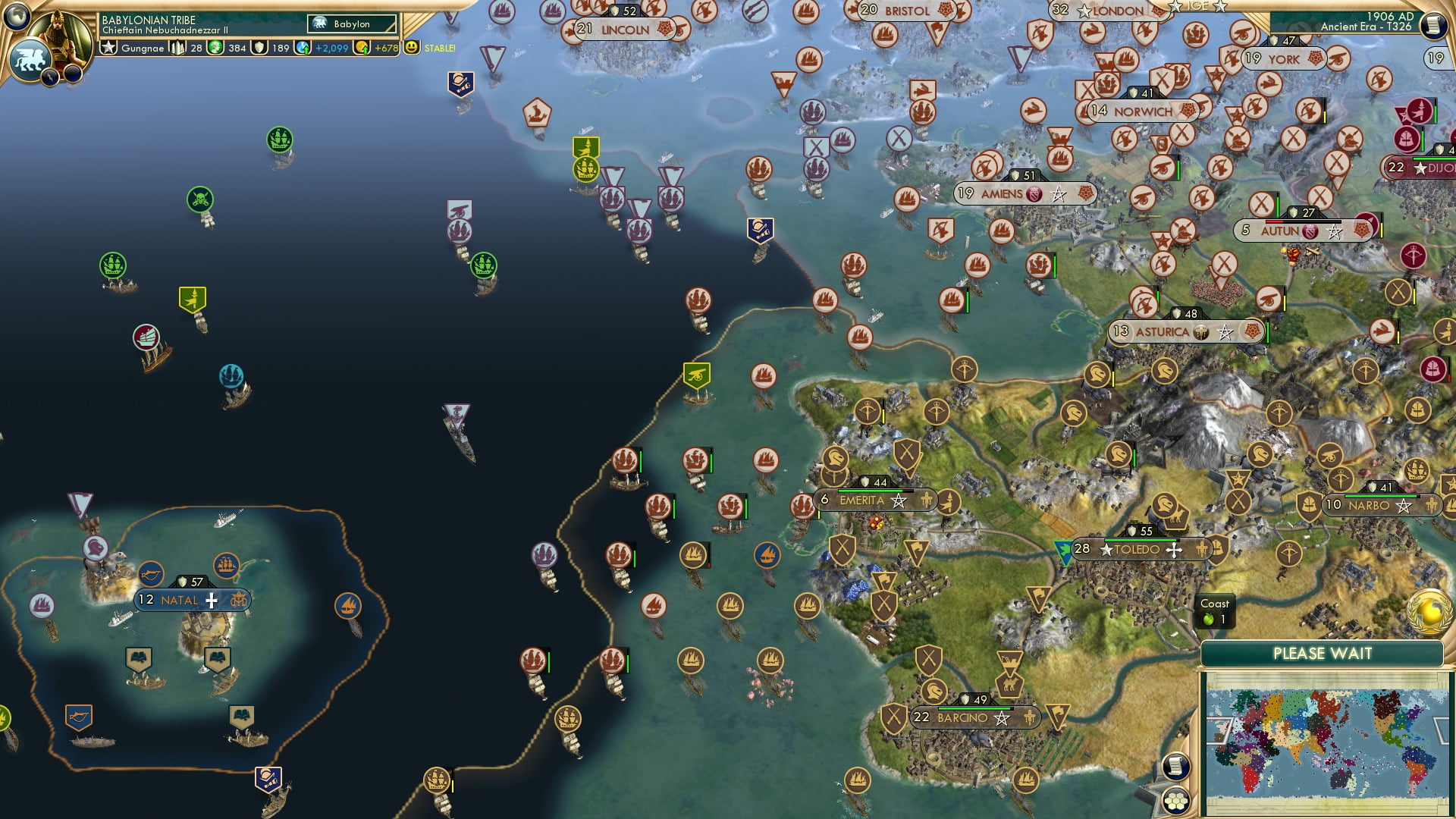Open the notification scroll beside the era display
This screenshot has height=819, width=1456.
coord(1432,27)
